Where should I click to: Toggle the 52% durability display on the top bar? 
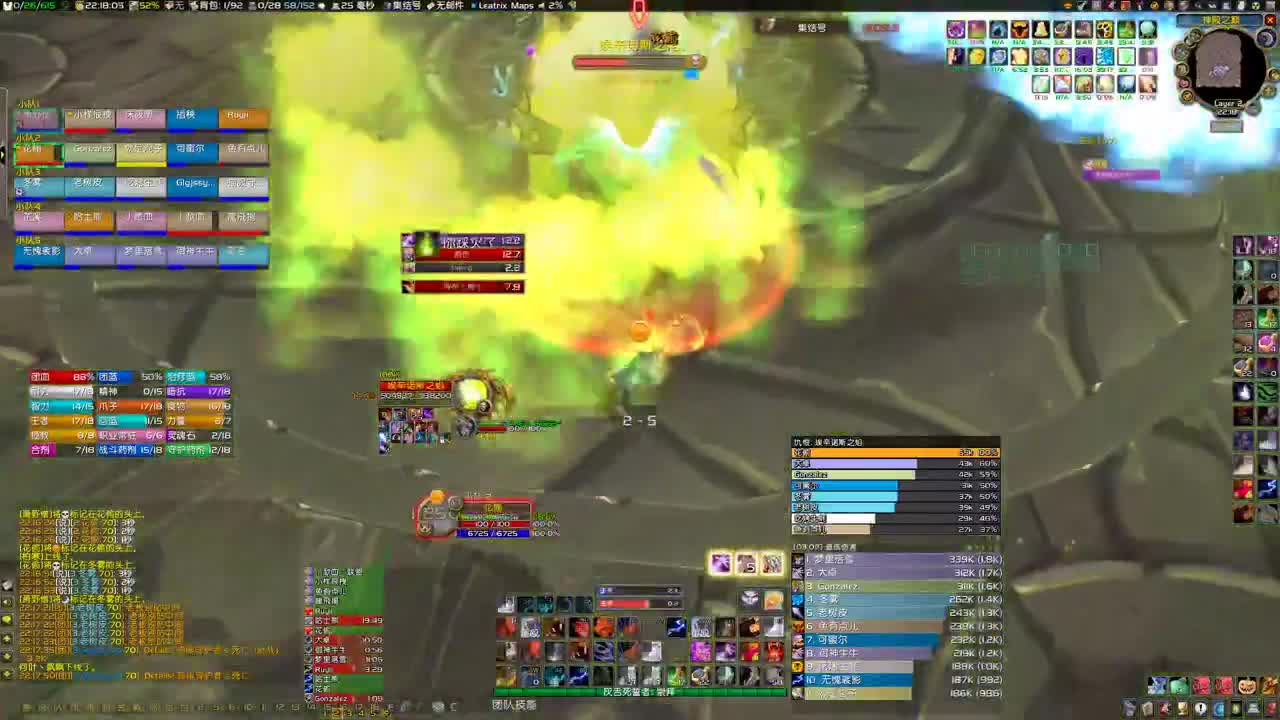(x=148, y=5)
